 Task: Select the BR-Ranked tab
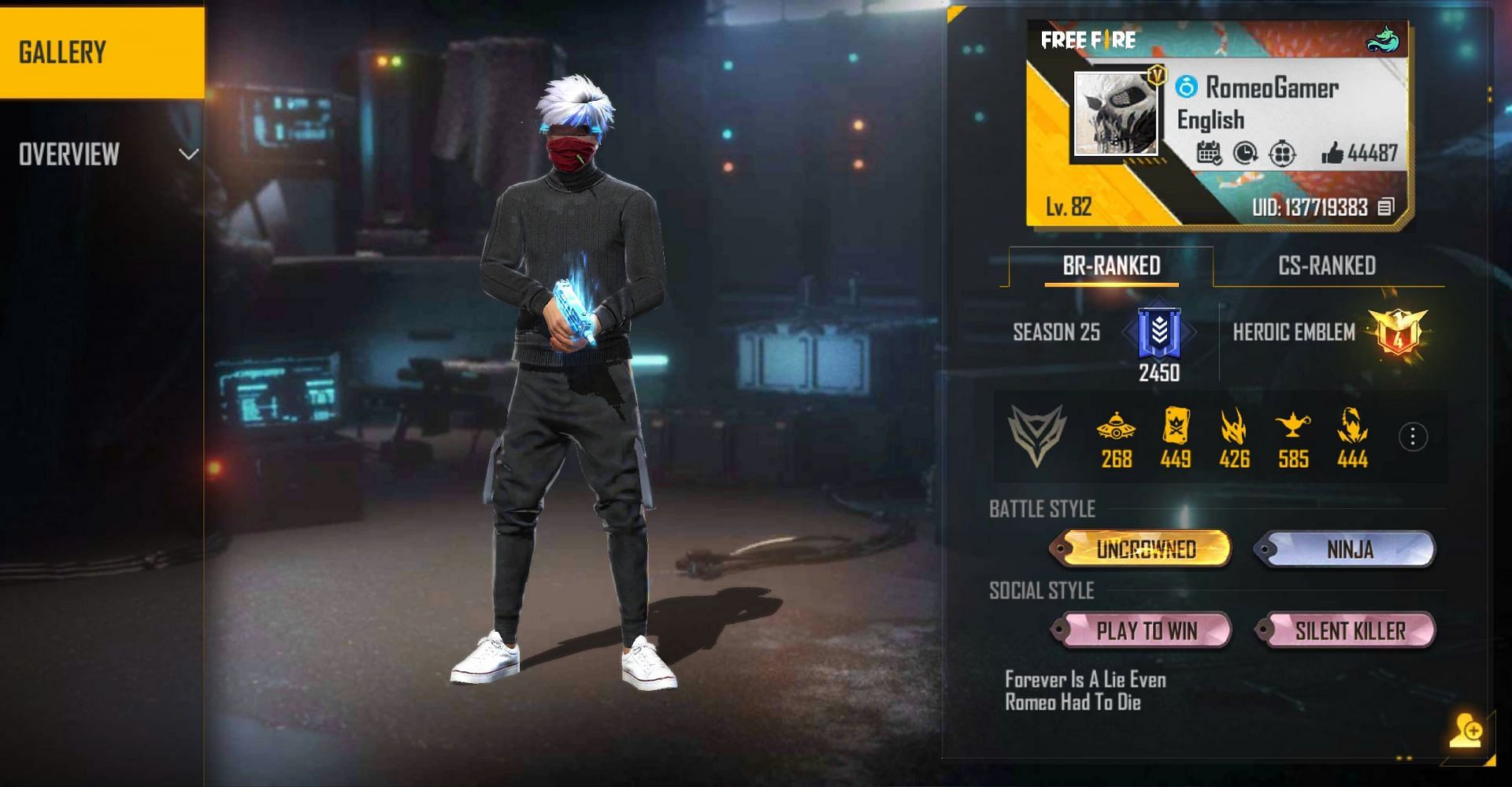coord(1111,266)
